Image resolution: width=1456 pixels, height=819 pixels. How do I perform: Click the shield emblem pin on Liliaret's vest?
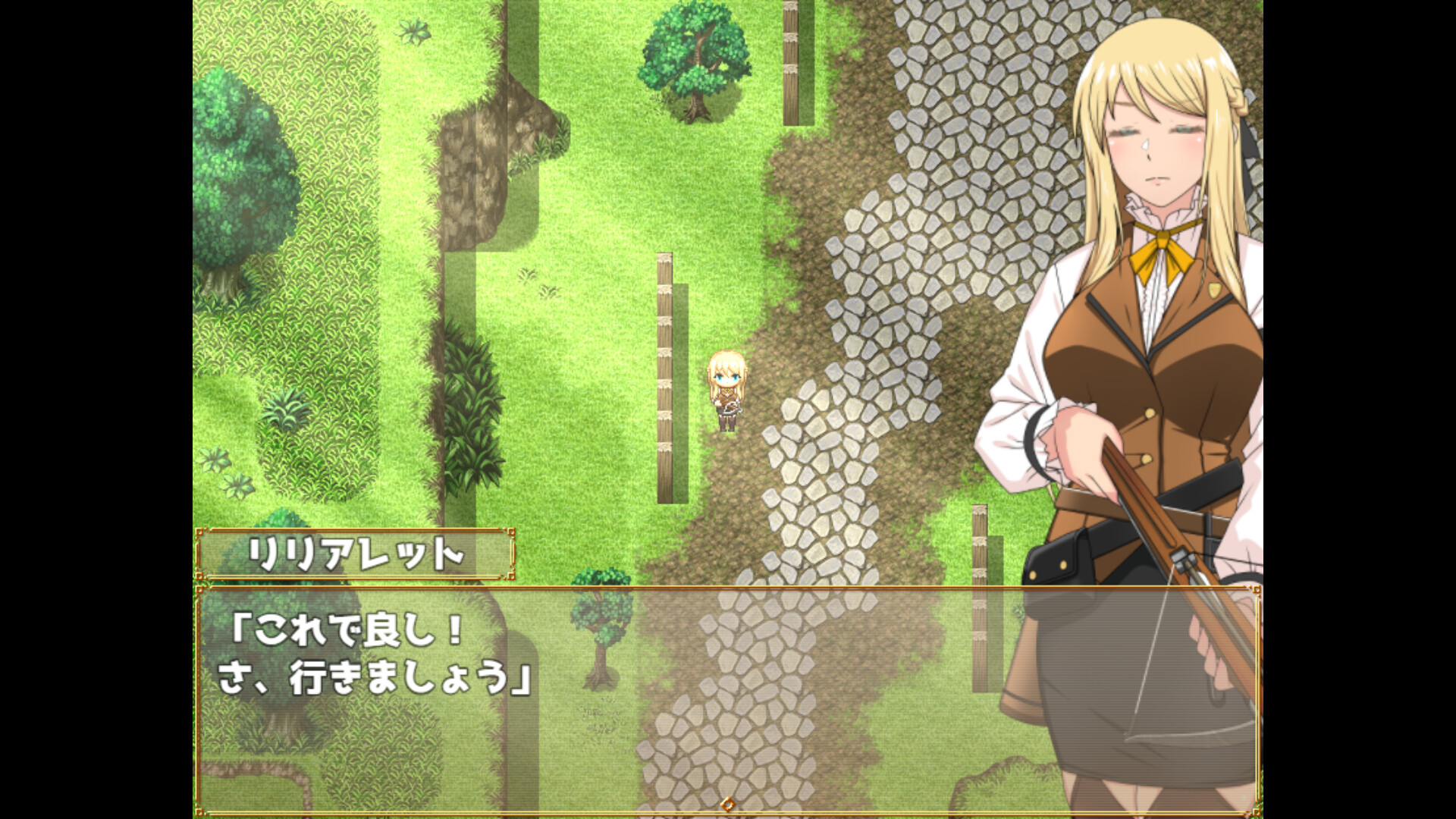pyautogui.click(x=1213, y=291)
